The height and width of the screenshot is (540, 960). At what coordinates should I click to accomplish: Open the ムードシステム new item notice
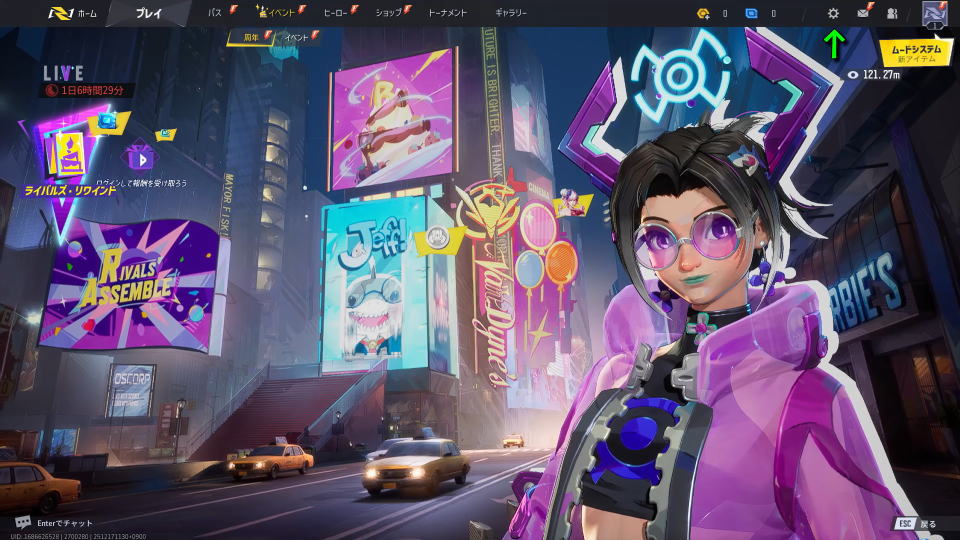[916, 52]
